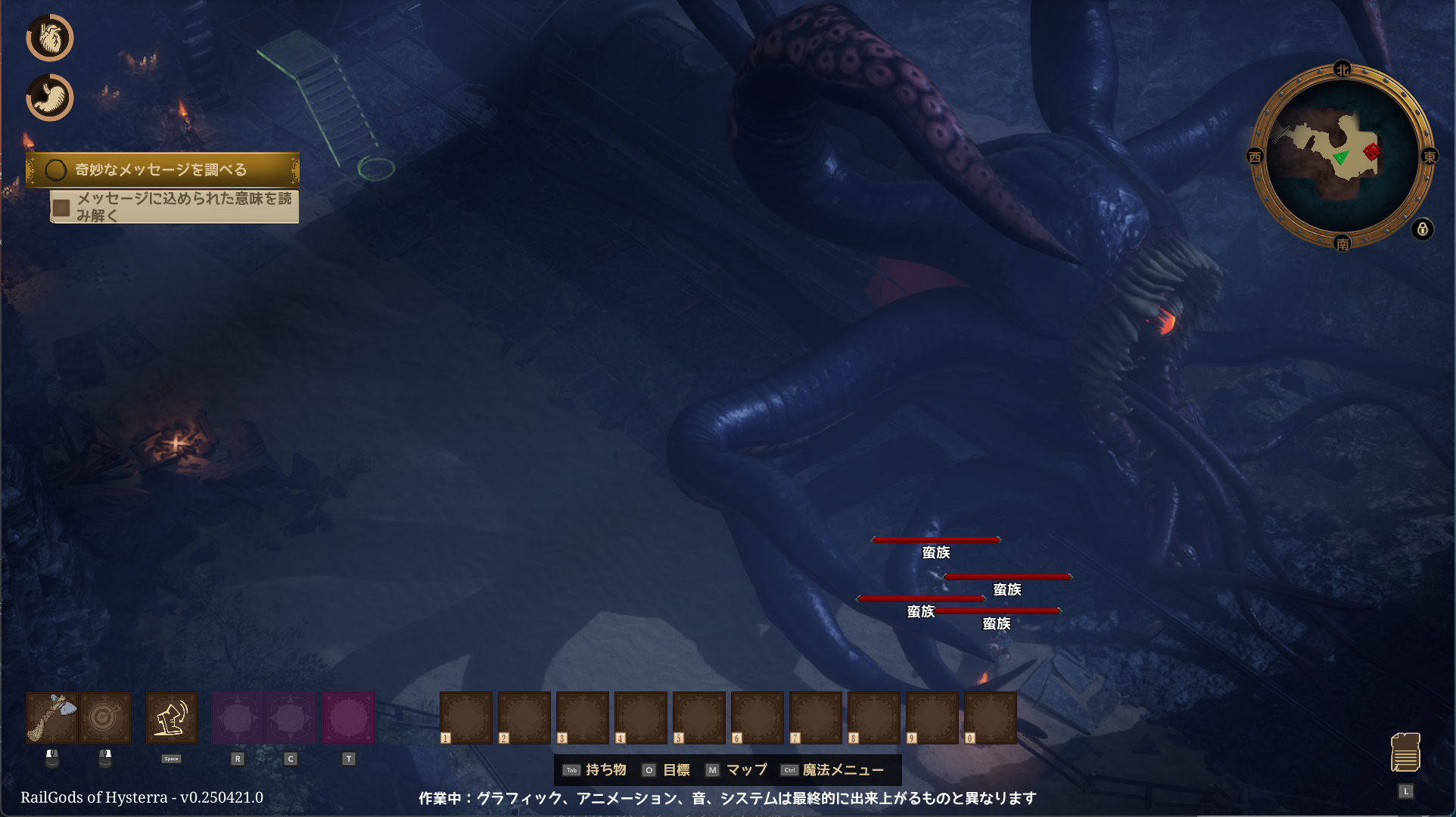This screenshot has height=817, width=1456.
Task: Use the boot dodge ability icon
Action: pyautogui.click(x=171, y=717)
